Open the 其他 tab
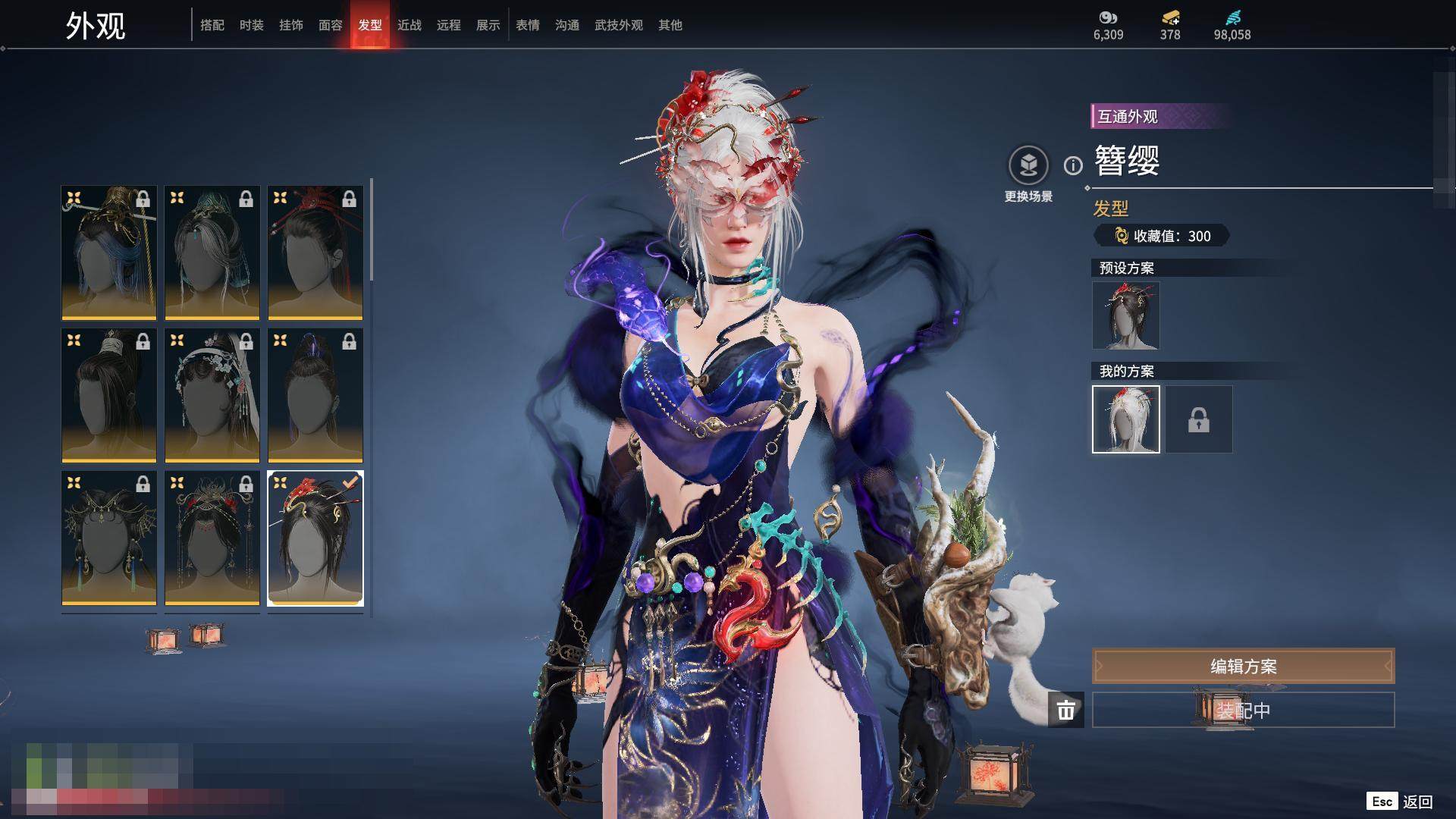This screenshot has height=819, width=1456. [670, 25]
